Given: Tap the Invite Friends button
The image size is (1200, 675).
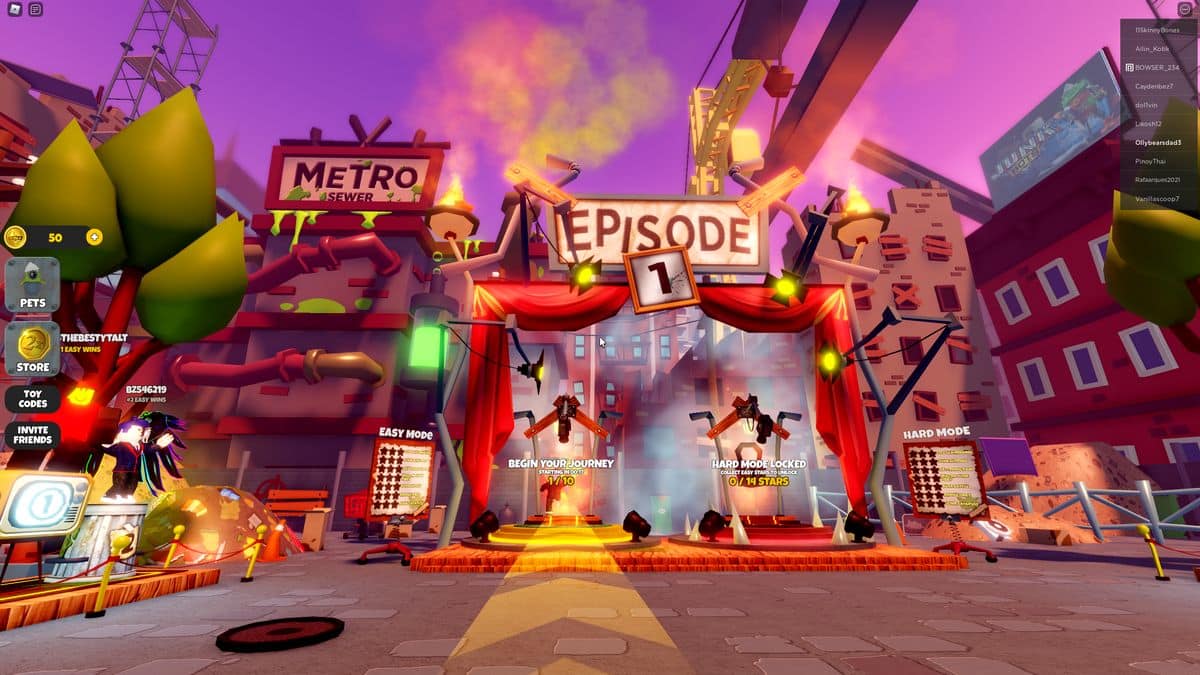Looking at the screenshot, I should click(32, 435).
